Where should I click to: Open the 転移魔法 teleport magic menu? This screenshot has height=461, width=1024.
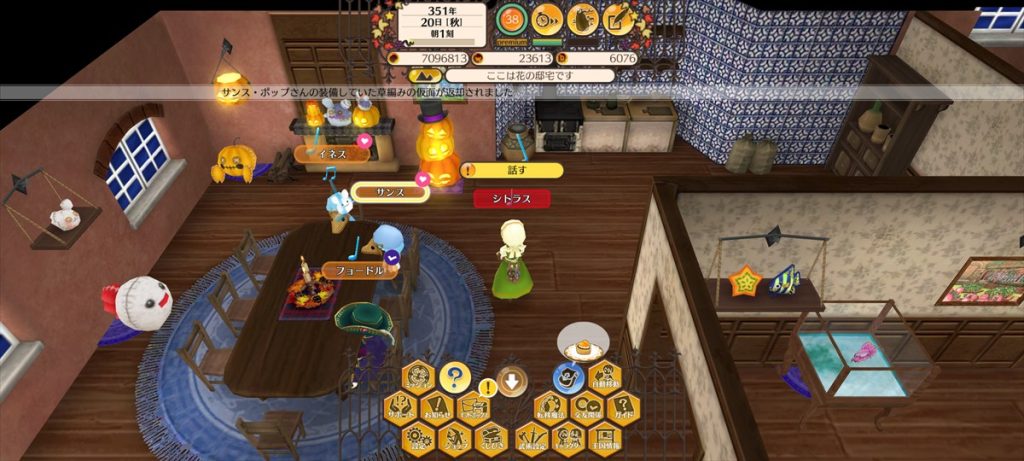pyautogui.click(x=549, y=407)
